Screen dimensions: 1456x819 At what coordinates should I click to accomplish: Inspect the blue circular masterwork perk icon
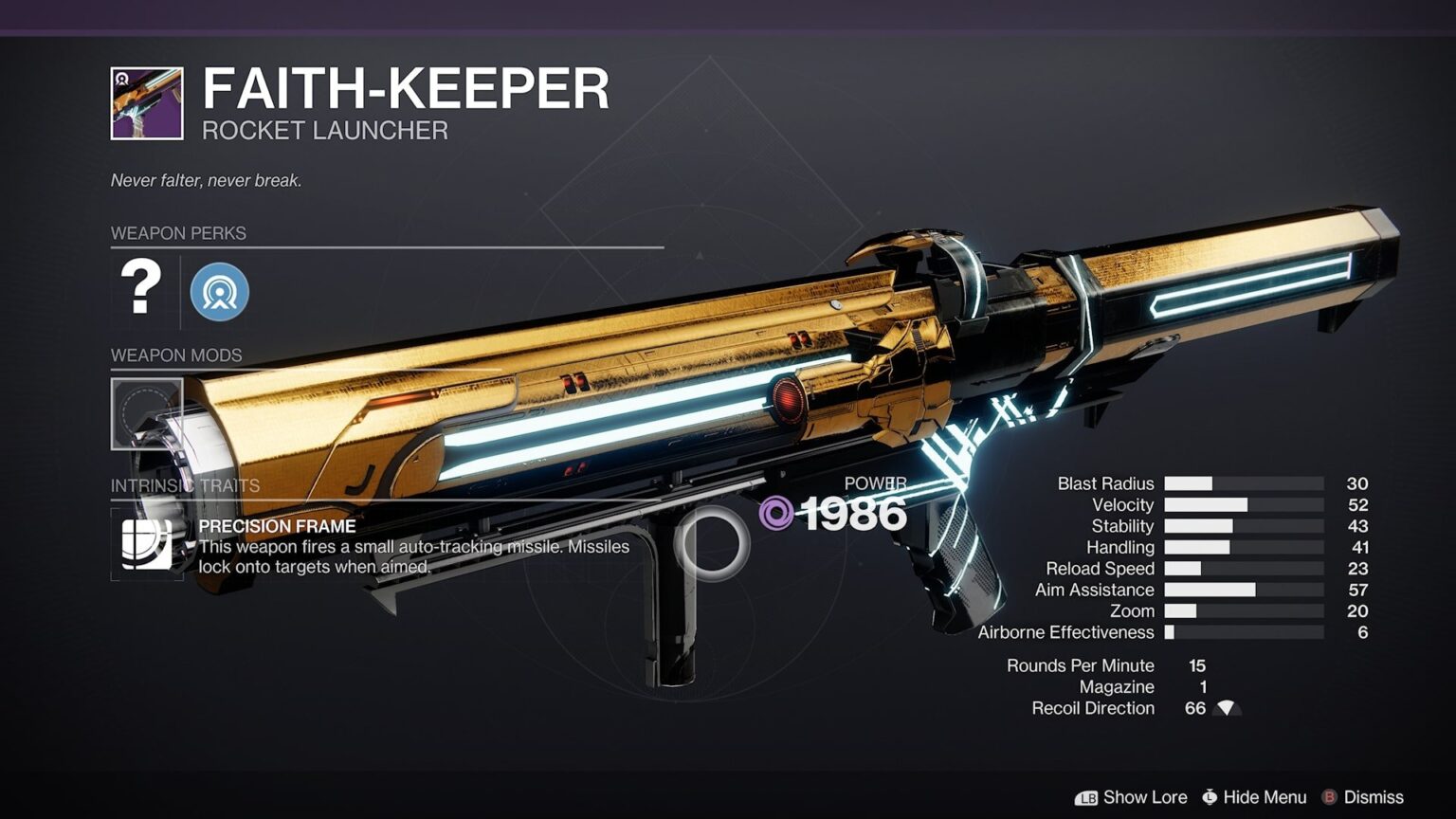point(220,292)
